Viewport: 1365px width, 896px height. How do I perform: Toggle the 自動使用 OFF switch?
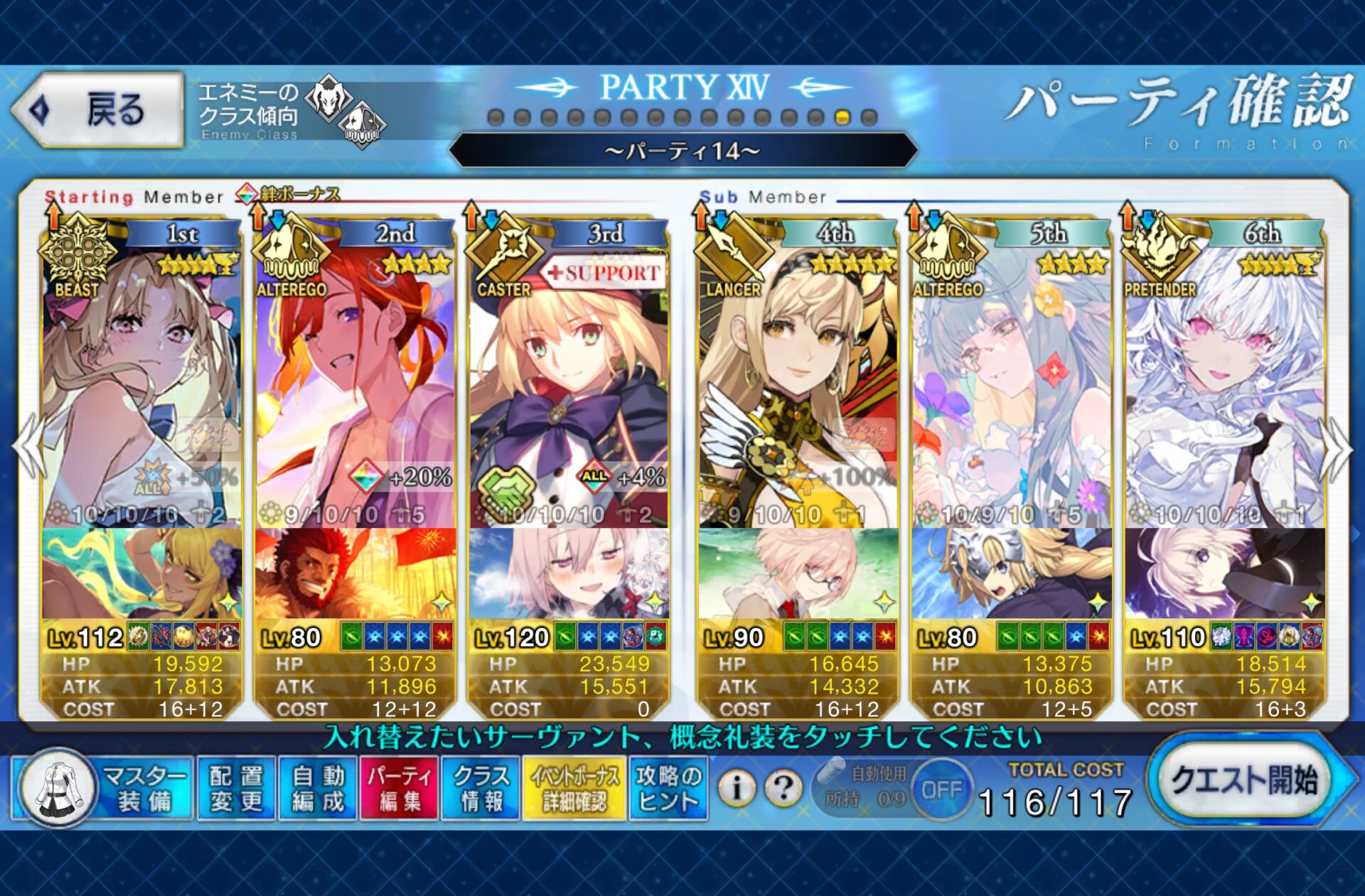tap(941, 789)
